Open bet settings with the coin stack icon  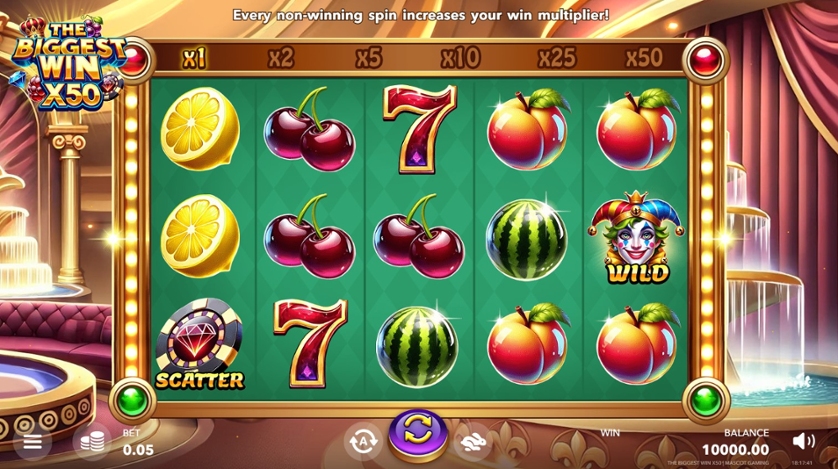tap(93, 441)
